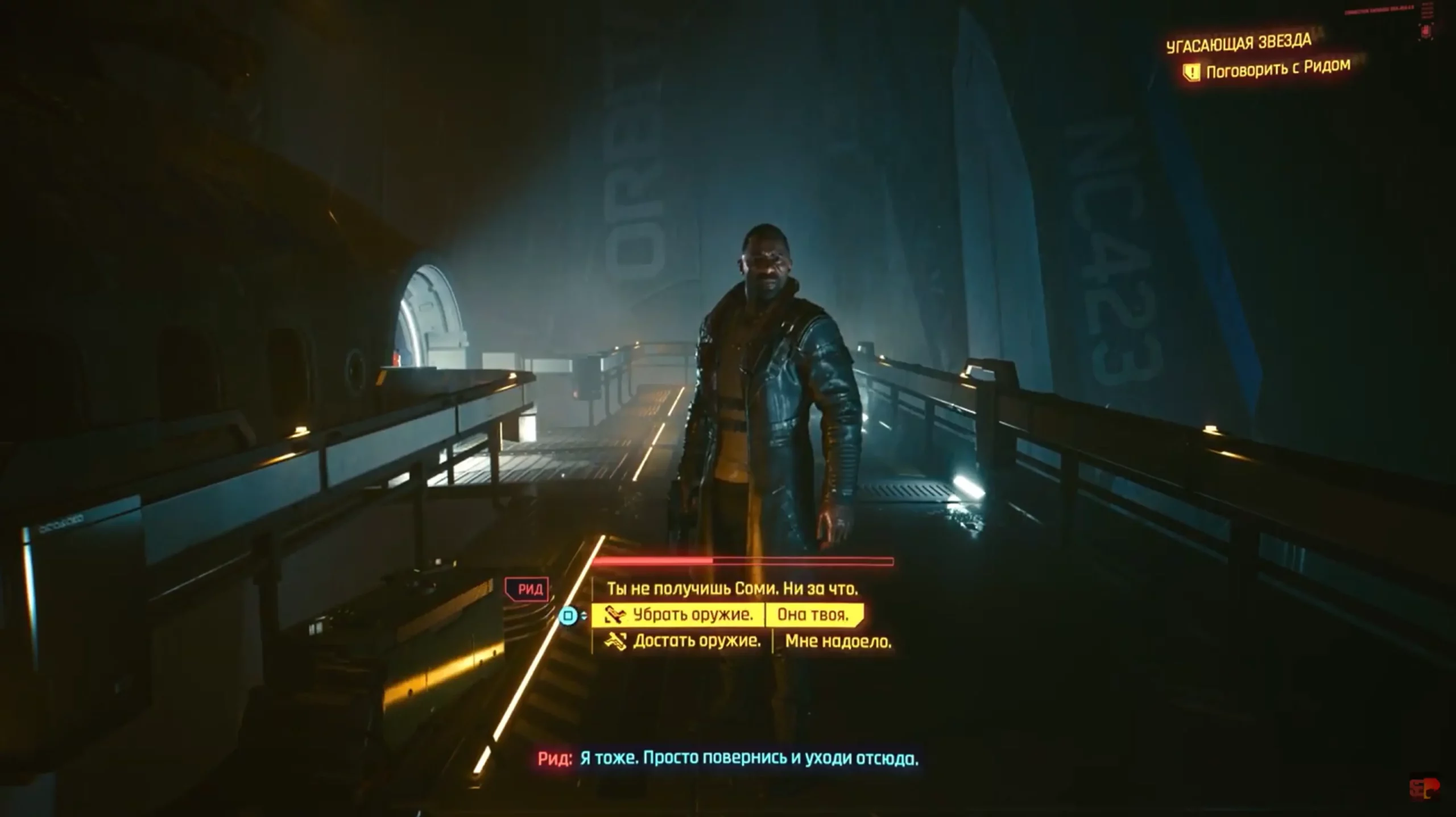Viewport: 1456px width, 817px height.
Task: Choose the reply "Ты не получишь Соми. Ни за что."
Action: (731, 588)
